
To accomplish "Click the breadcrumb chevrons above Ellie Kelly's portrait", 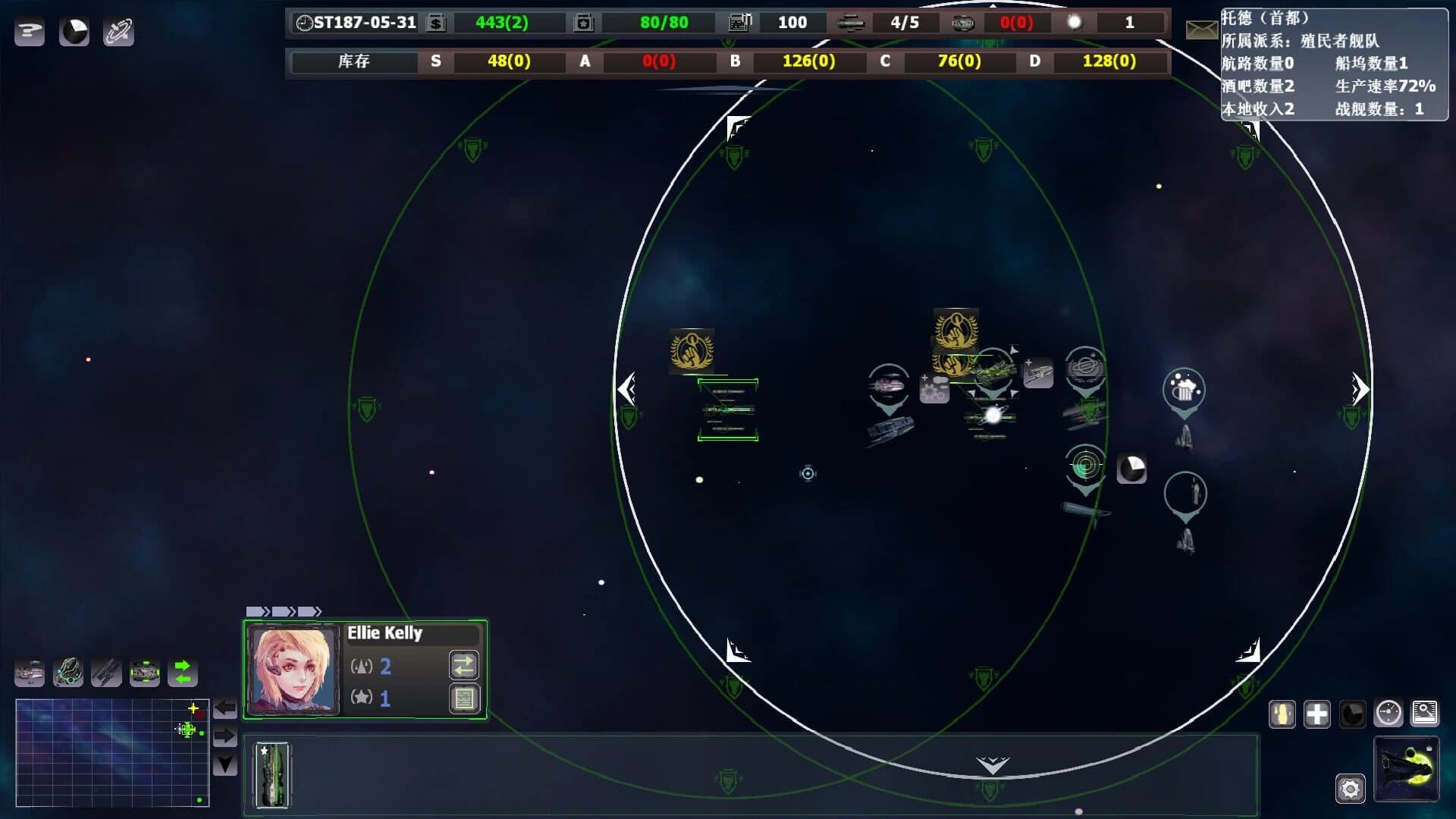I will (x=284, y=610).
